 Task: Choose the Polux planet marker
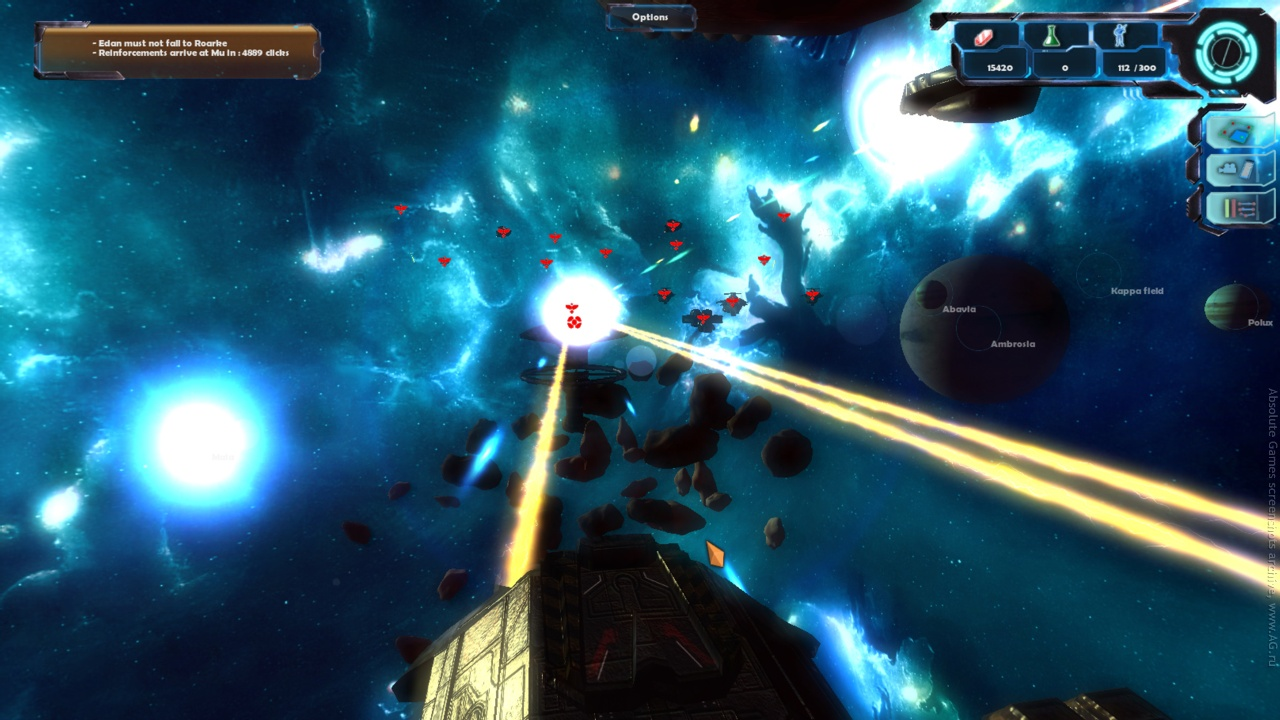[1260, 323]
